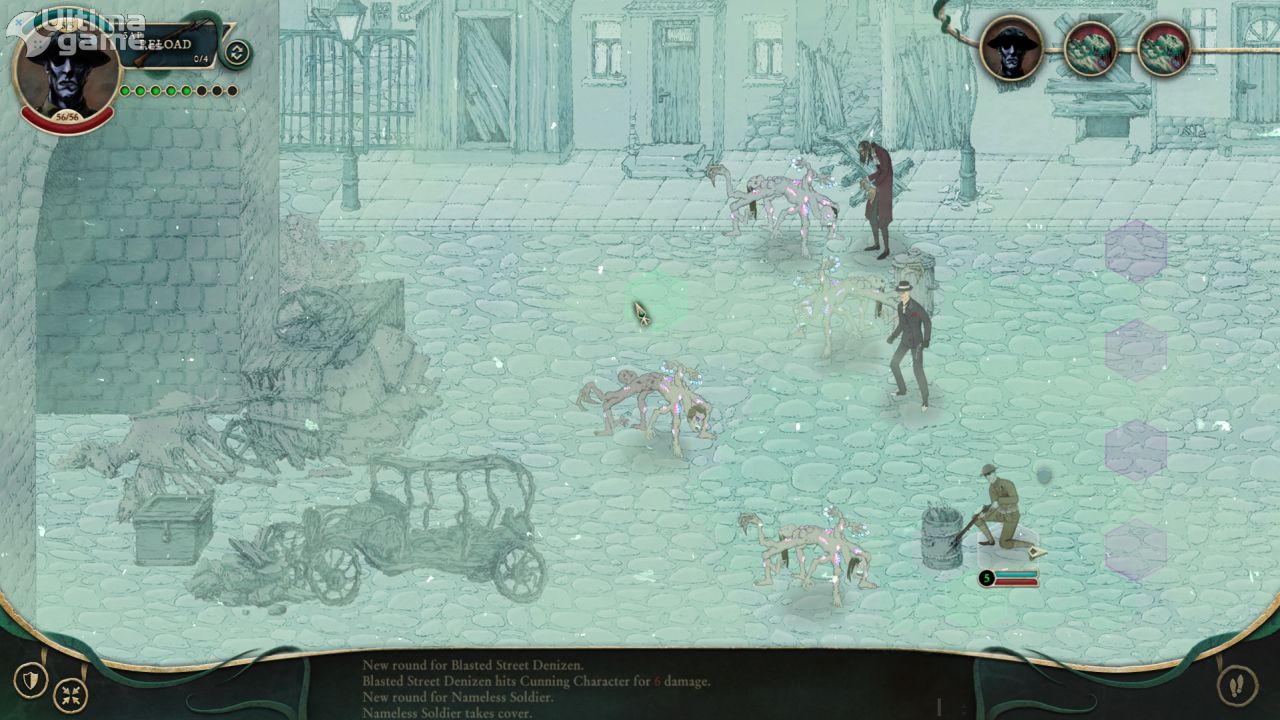Activate the shield defend icon
Viewport: 1280px width, 720px height.
[31, 680]
